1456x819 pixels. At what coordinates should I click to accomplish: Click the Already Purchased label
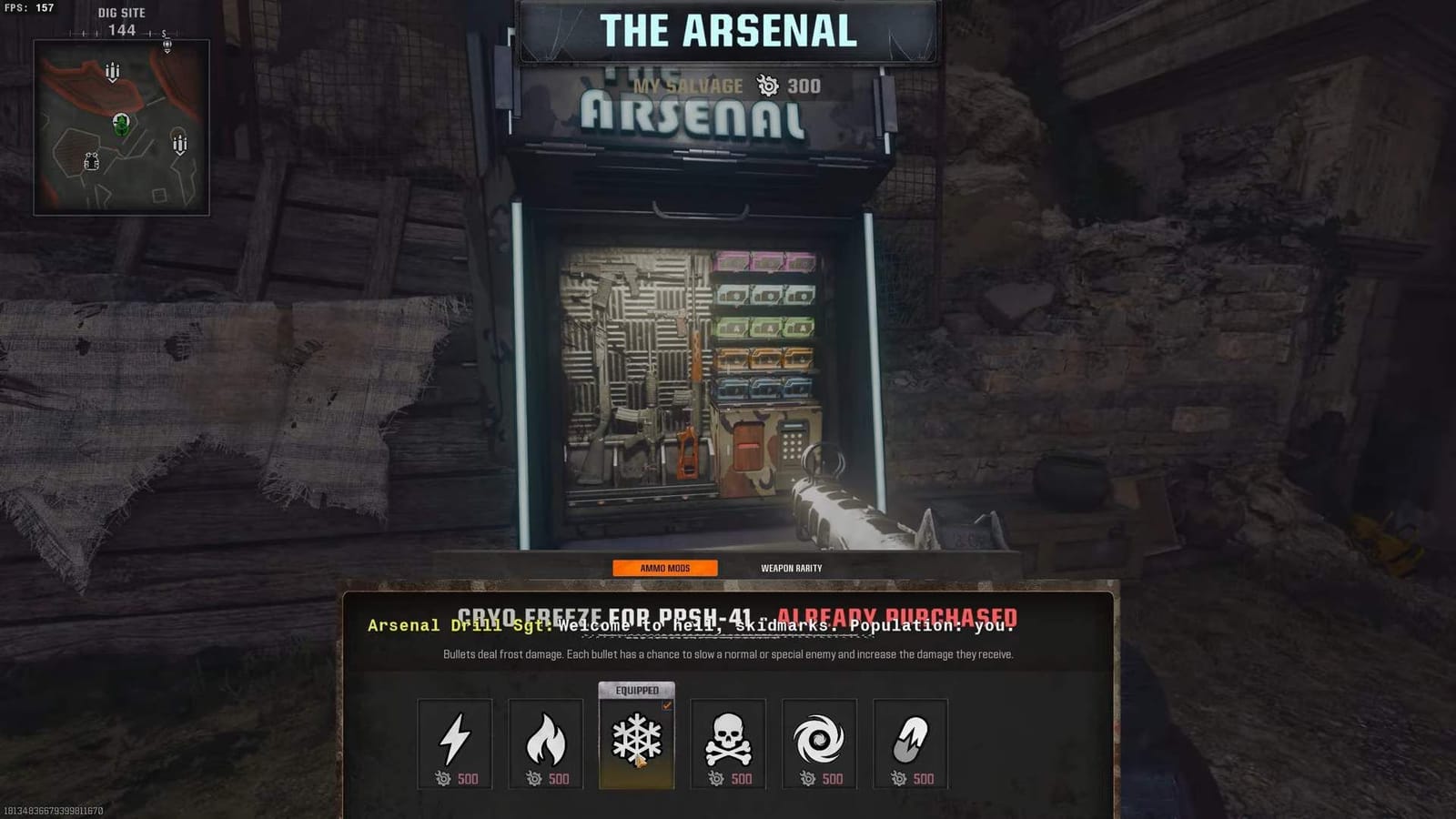tap(895, 616)
